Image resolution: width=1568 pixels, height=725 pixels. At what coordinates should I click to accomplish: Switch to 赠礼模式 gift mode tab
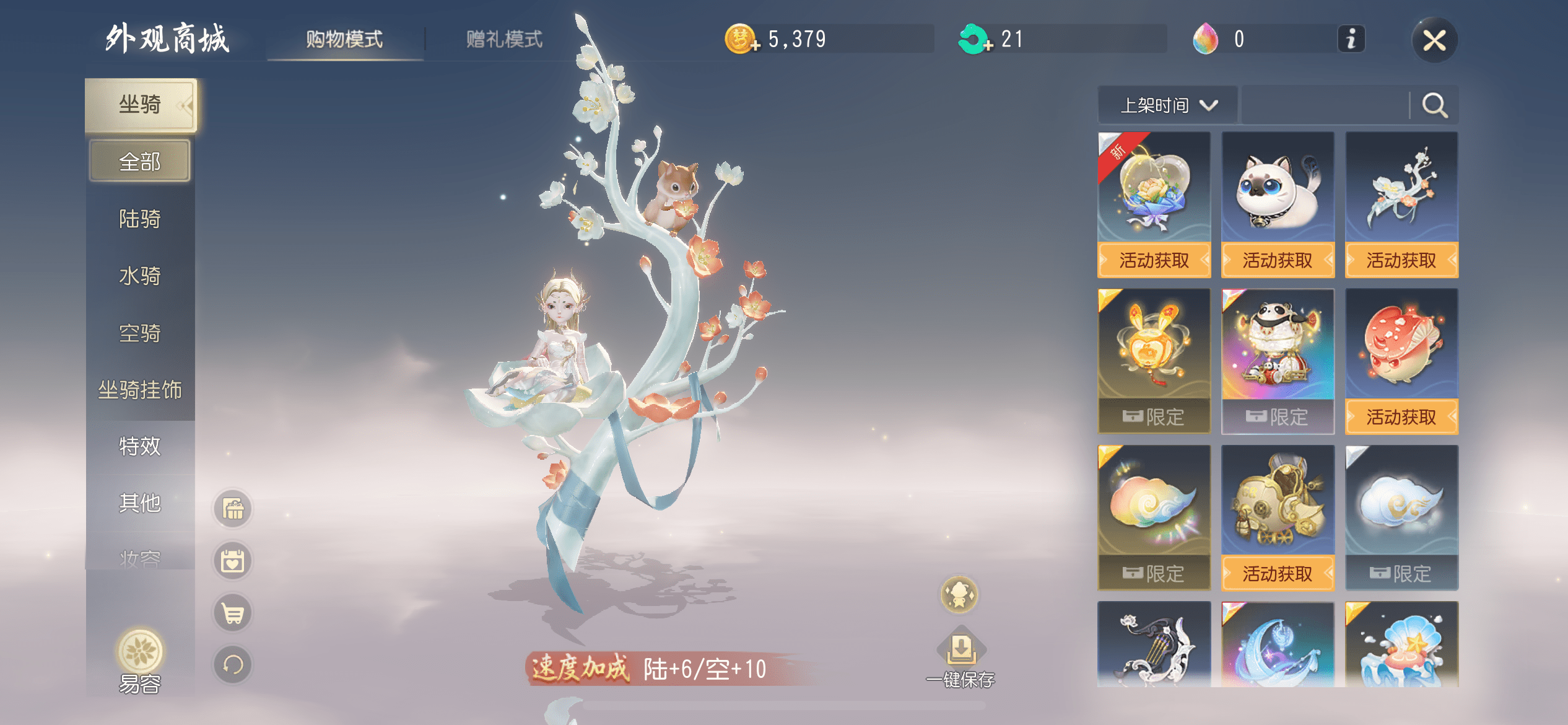(x=504, y=40)
